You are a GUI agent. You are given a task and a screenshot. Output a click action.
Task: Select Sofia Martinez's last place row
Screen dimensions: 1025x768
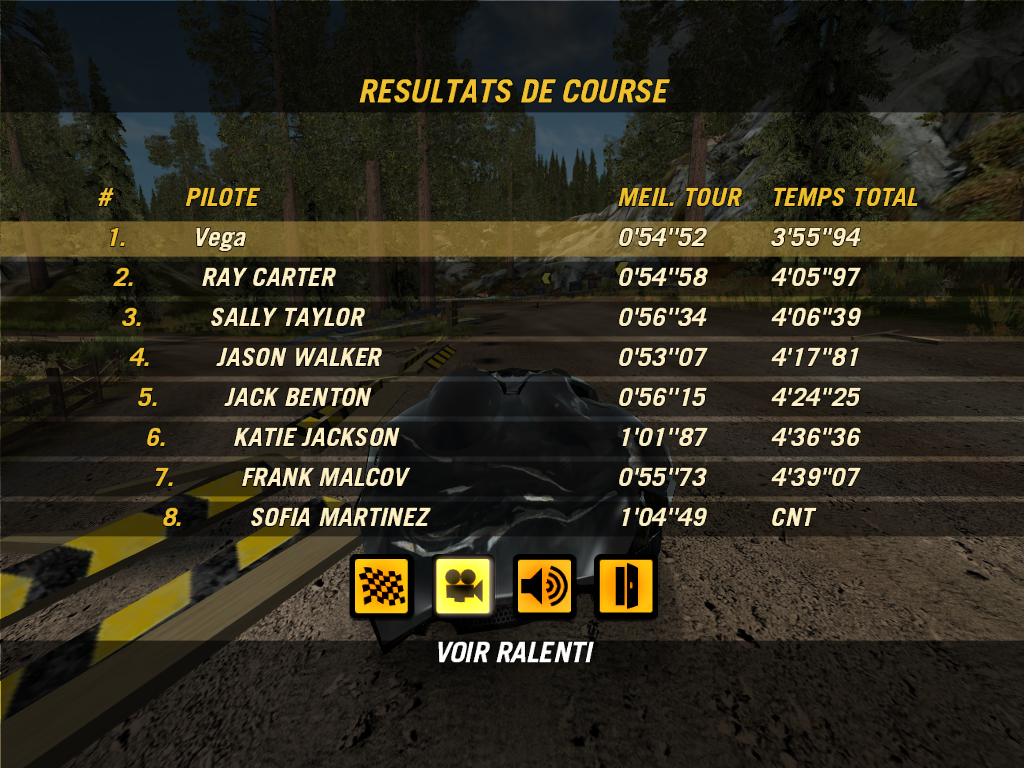click(512, 518)
